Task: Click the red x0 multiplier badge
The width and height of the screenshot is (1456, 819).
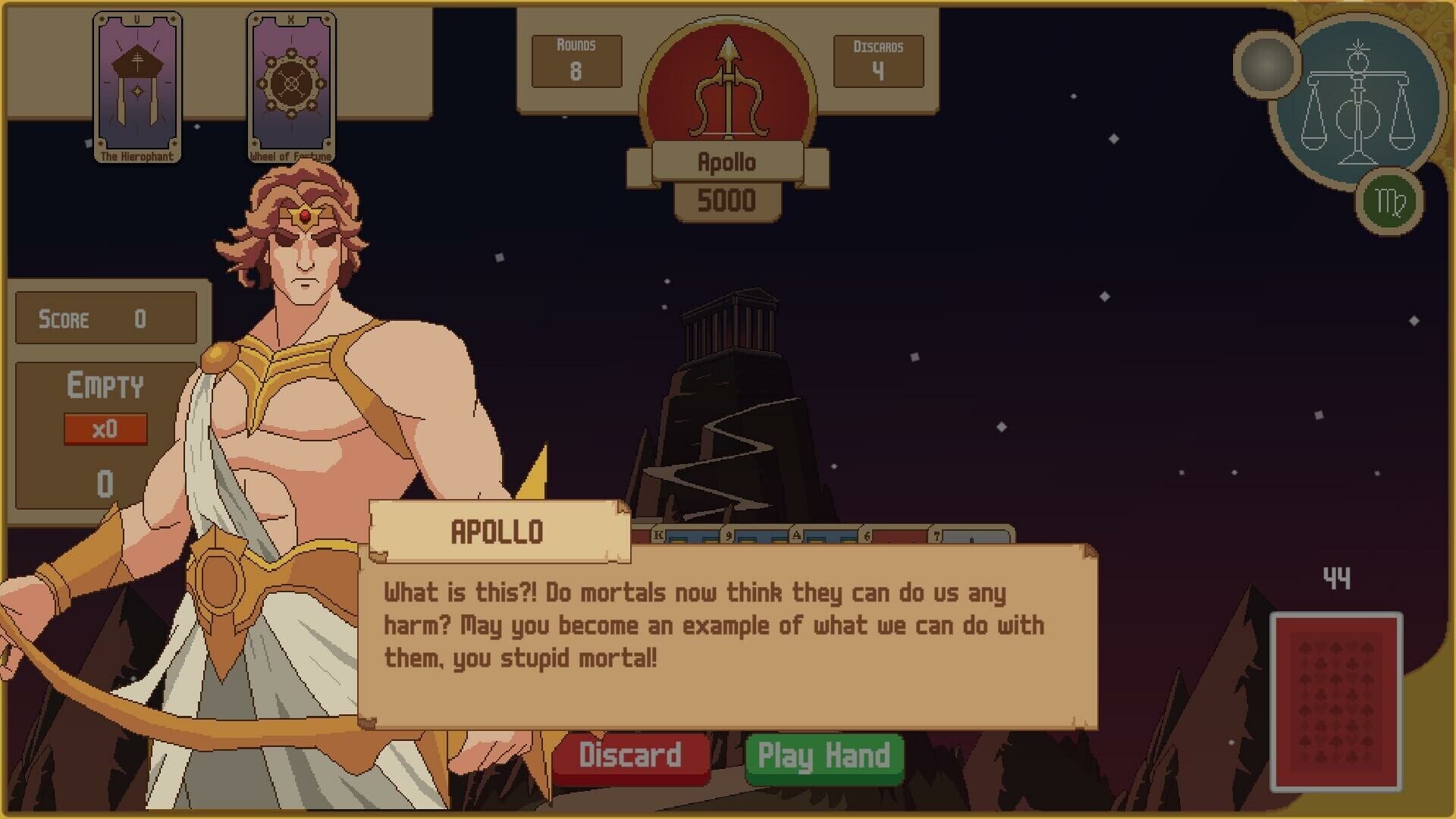Action: [106, 428]
